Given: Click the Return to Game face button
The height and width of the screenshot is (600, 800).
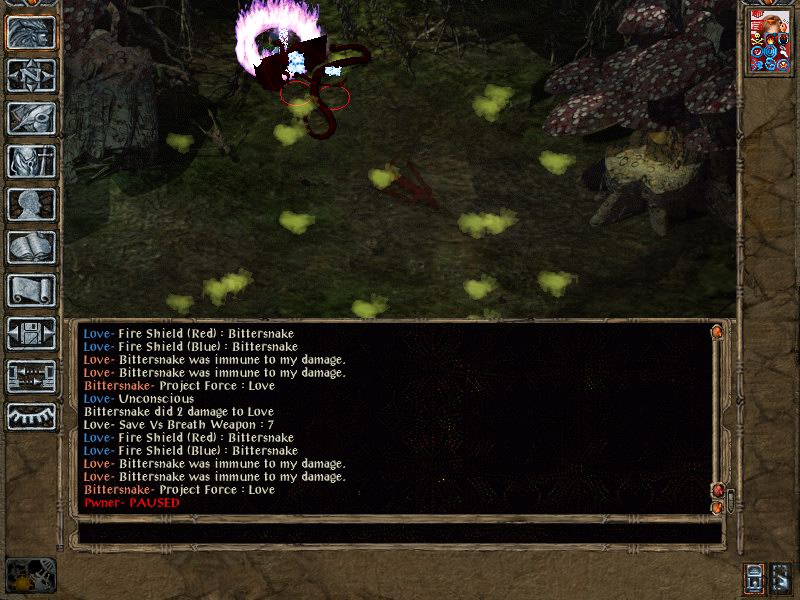Looking at the screenshot, I should tap(30, 31).
